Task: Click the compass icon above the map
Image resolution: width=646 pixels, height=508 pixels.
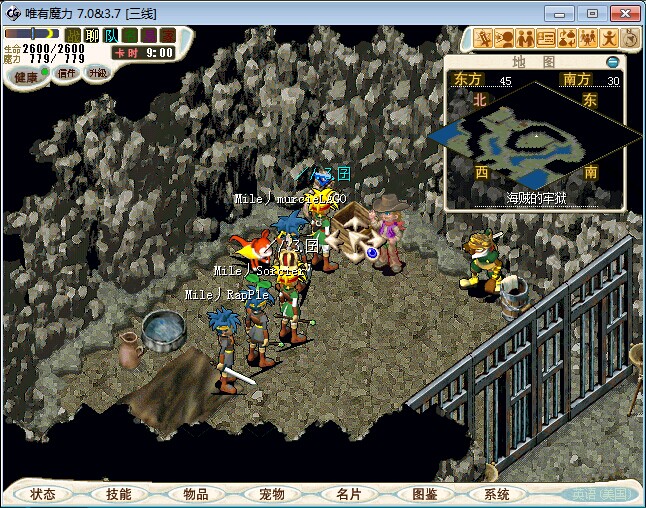Action: point(630,39)
